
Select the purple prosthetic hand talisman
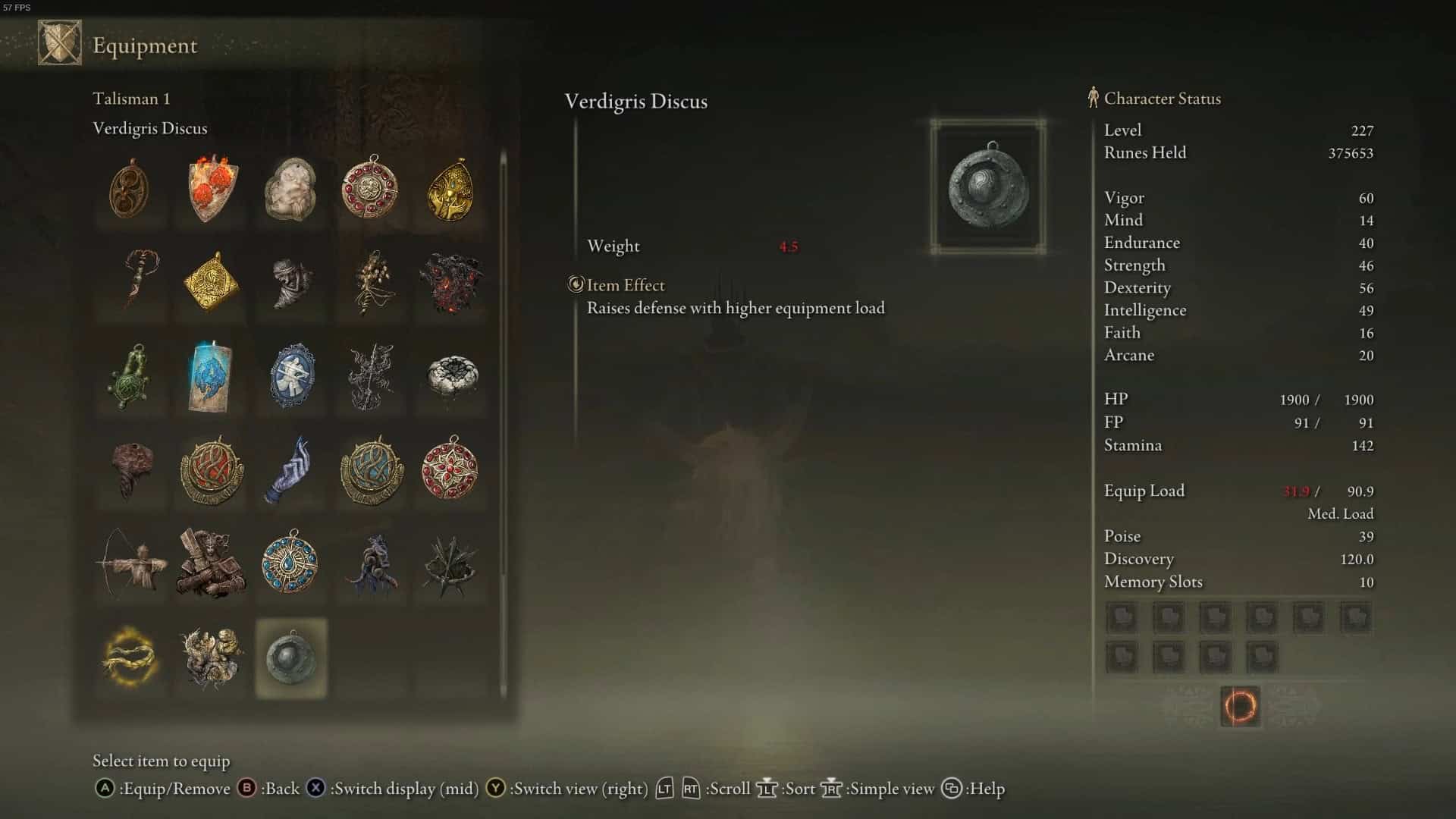[290, 470]
